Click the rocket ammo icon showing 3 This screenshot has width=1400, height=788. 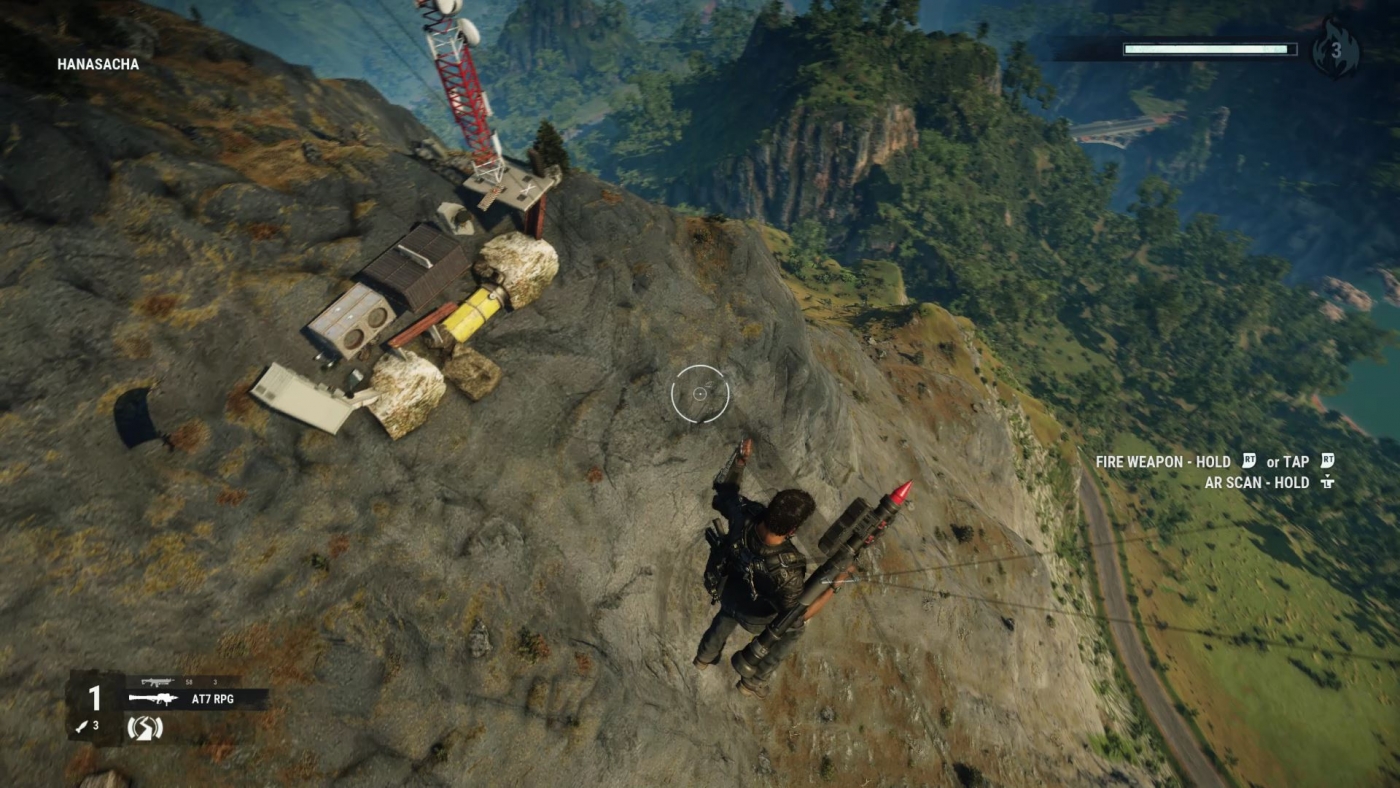point(85,727)
